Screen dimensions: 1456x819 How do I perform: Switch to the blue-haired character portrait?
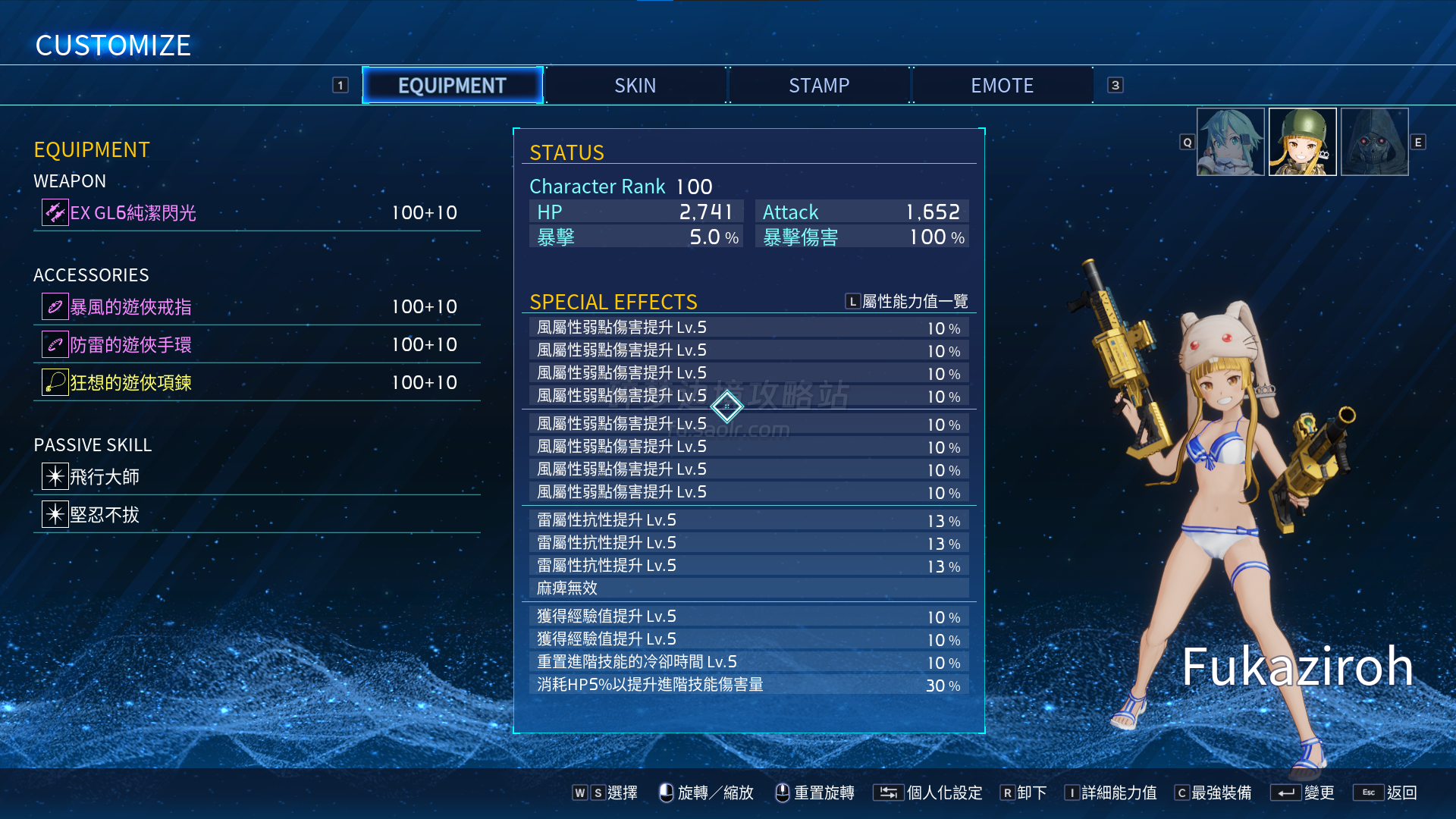pyautogui.click(x=1230, y=142)
